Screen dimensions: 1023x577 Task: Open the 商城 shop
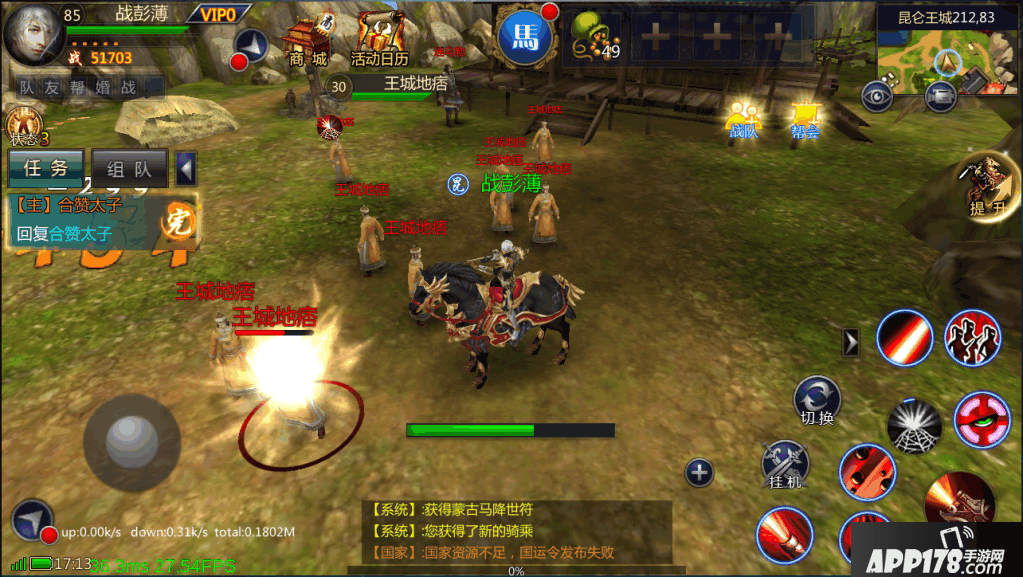click(308, 42)
